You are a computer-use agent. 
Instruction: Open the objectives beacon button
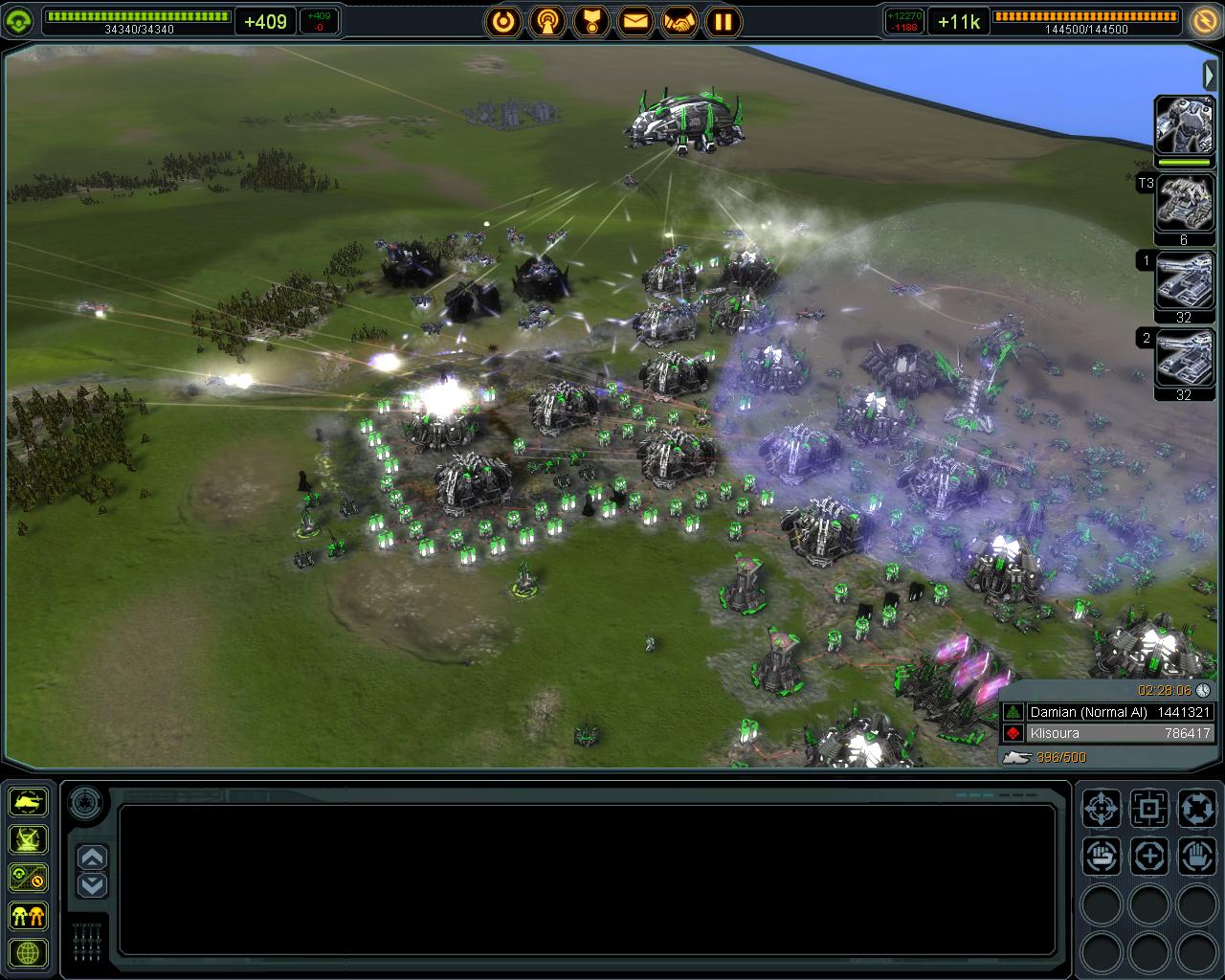[x=547, y=20]
